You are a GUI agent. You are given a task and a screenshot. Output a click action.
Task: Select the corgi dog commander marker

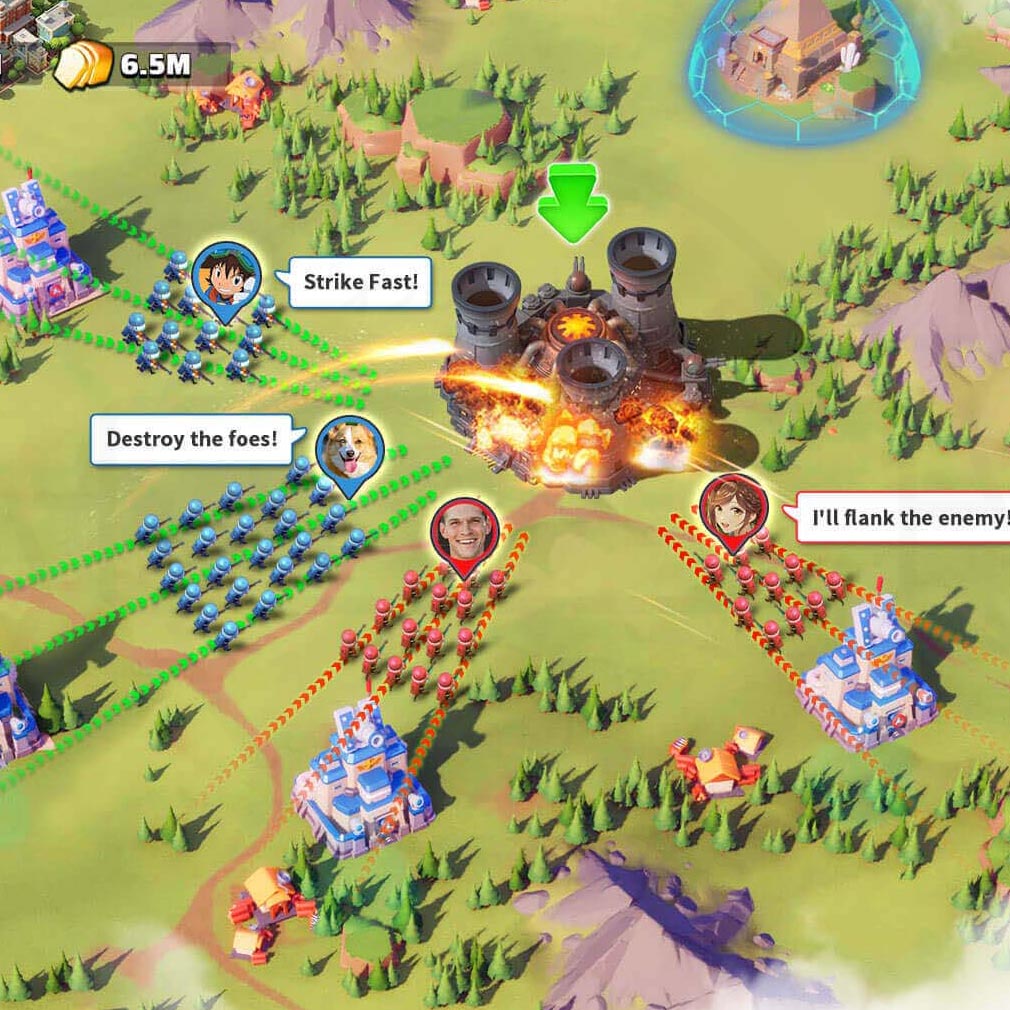click(350, 451)
